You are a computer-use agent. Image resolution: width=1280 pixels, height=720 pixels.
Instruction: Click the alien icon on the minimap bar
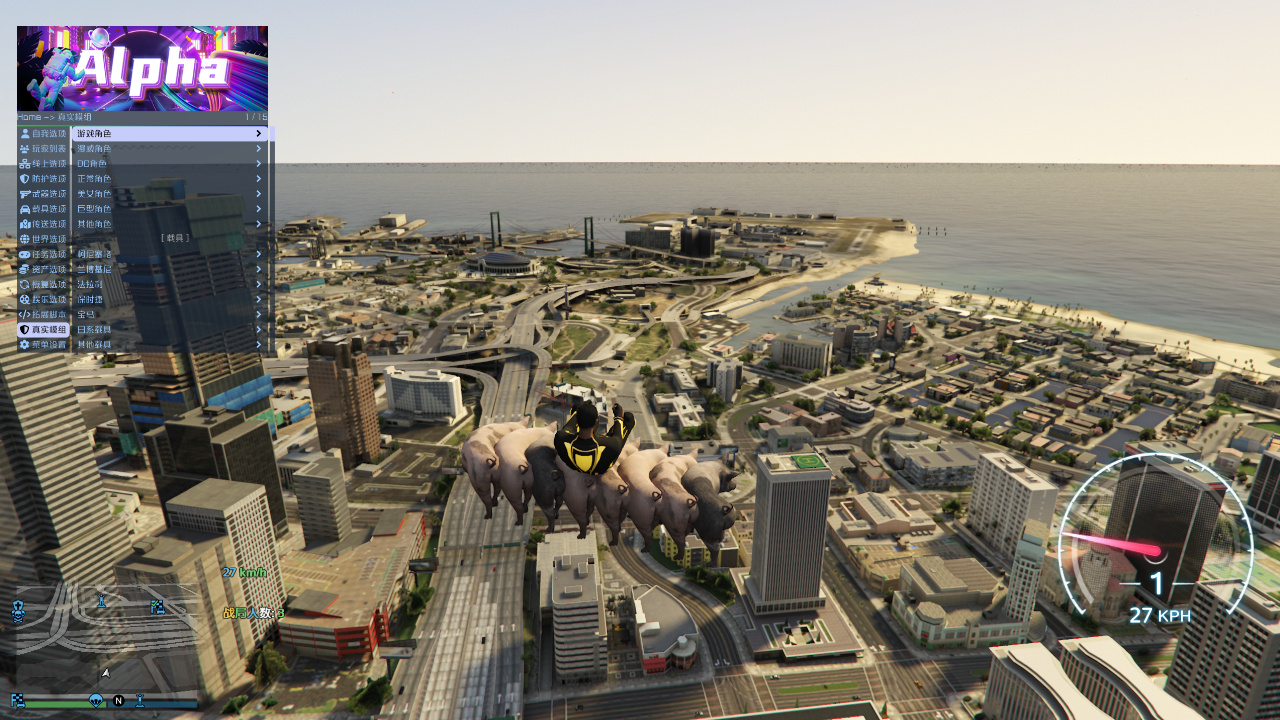pyautogui.click(x=96, y=699)
